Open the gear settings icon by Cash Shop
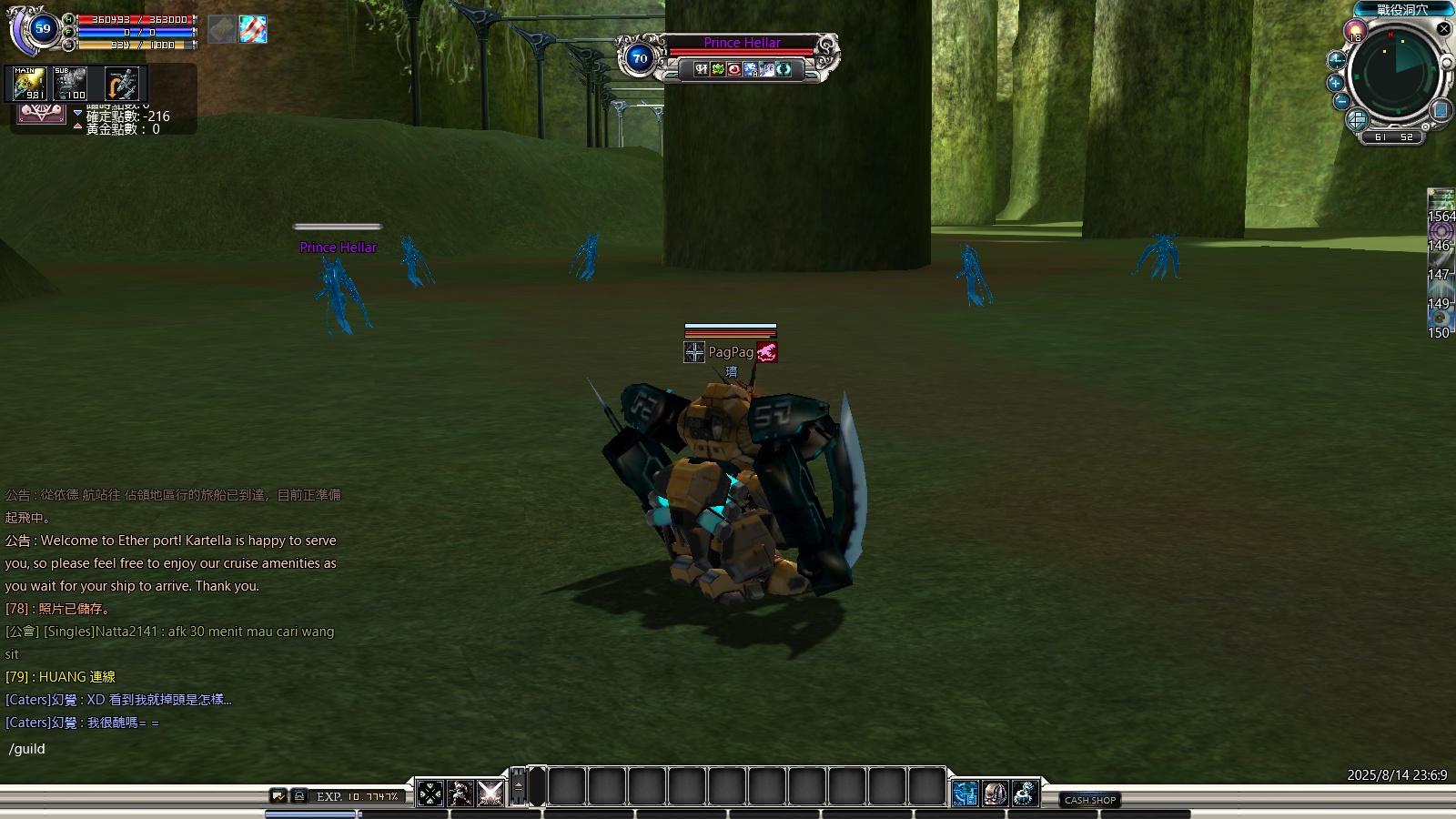Viewport: 1456px width, 819px height. (x=1025, y=794)
